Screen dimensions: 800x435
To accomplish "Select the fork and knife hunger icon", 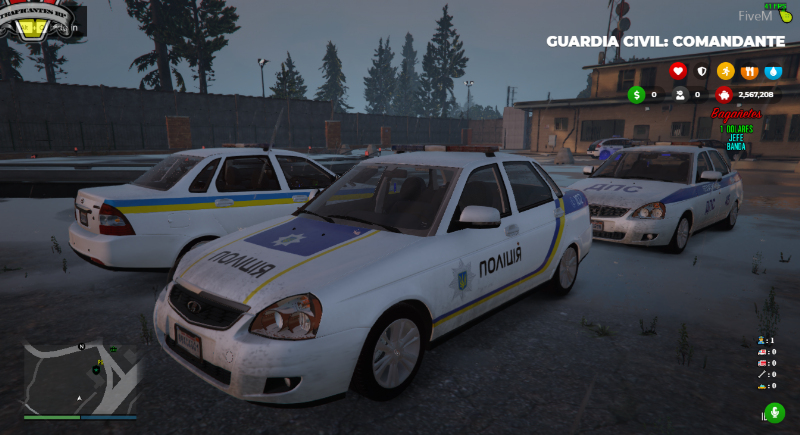I will 749,71.
